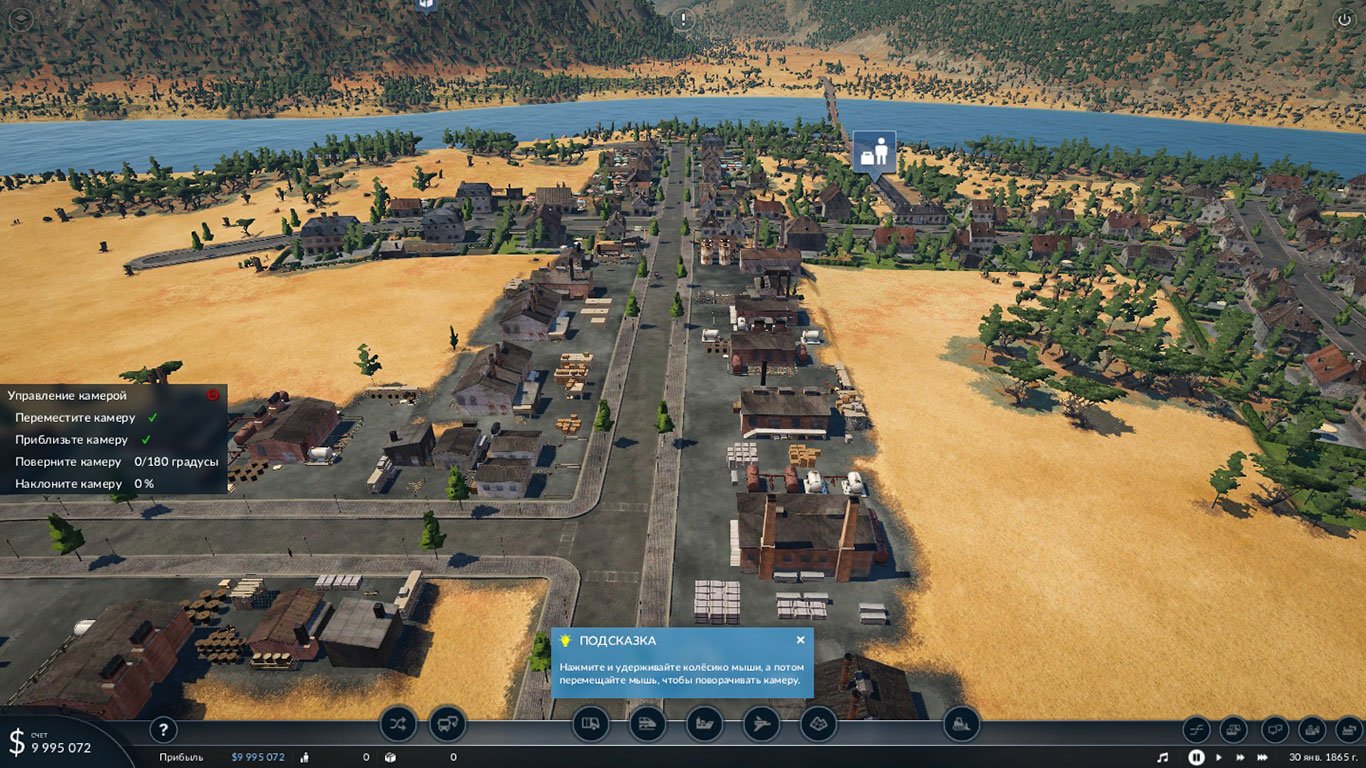Click the profit amount $9 995 072

pos(257,758)
